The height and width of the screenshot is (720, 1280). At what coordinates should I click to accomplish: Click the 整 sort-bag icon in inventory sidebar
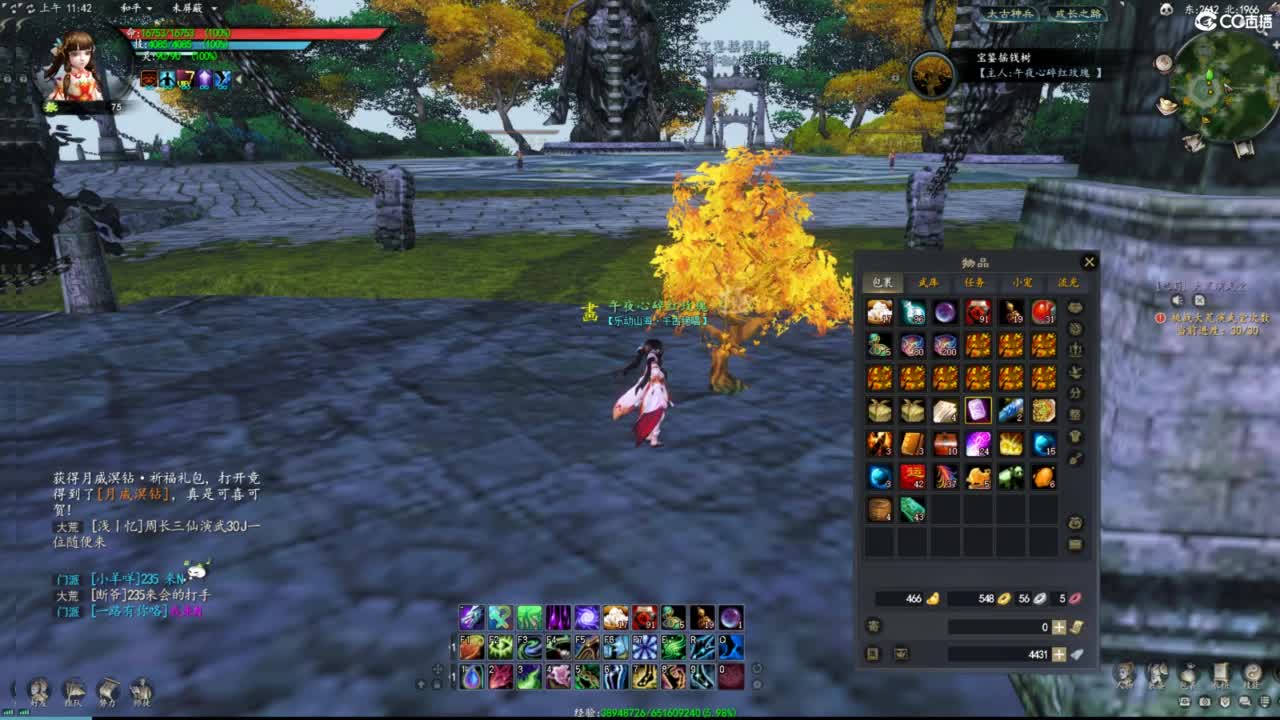point(1075,414)
